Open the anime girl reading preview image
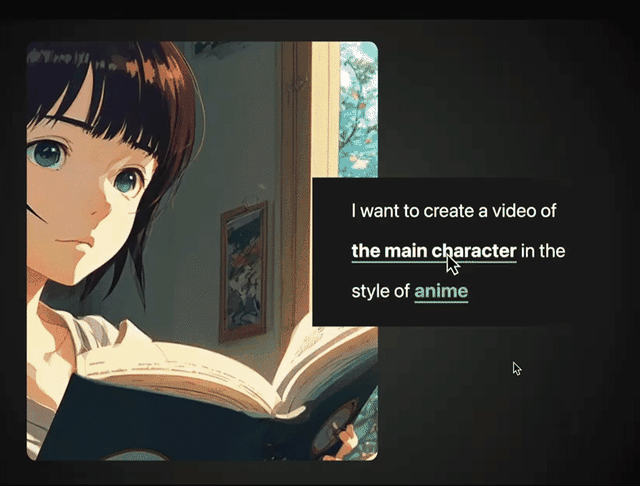Screen dimensions: 640x486 click(x=170, y=250)
